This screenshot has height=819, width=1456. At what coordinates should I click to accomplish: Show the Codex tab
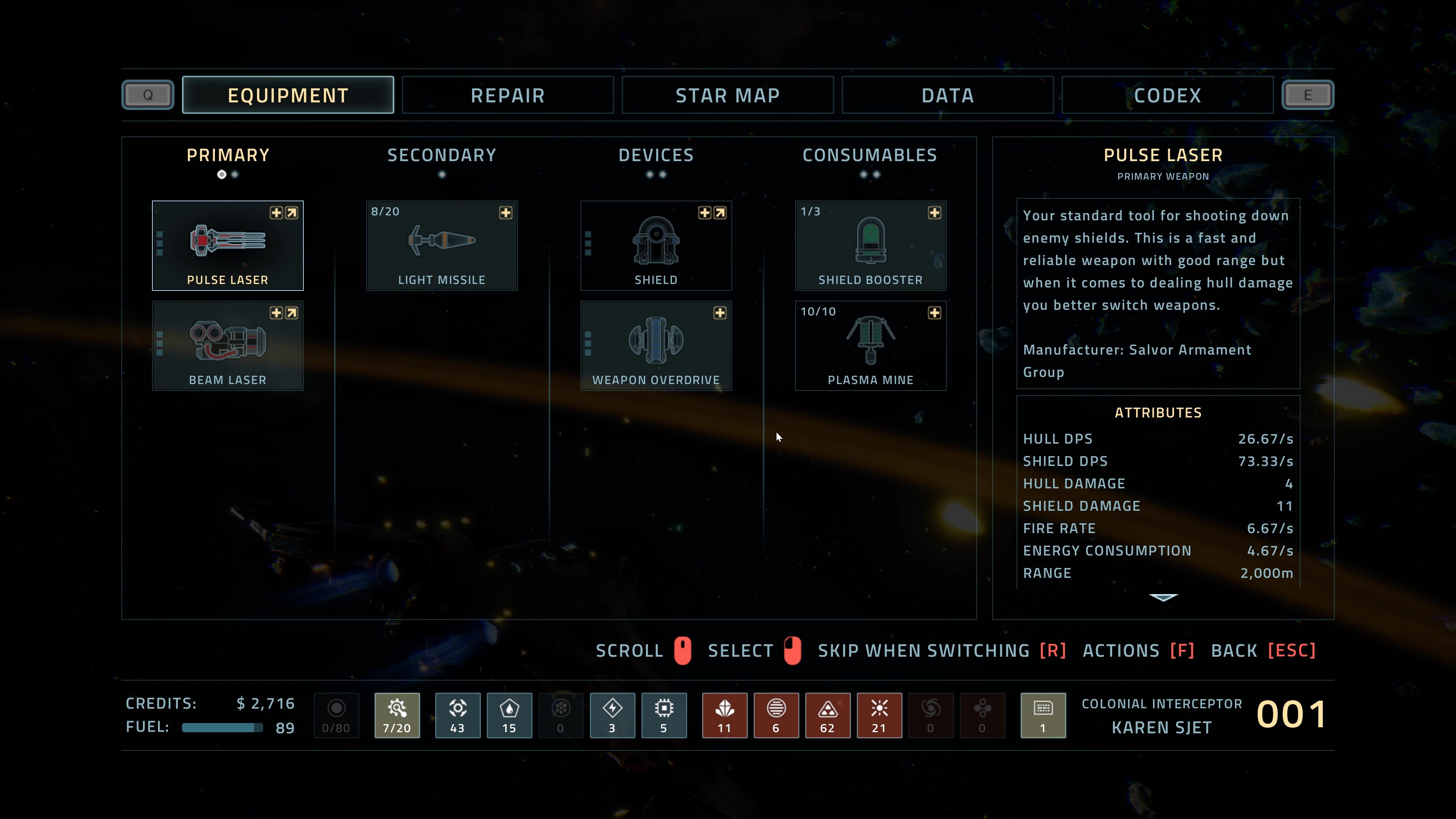click(1167, 95)
